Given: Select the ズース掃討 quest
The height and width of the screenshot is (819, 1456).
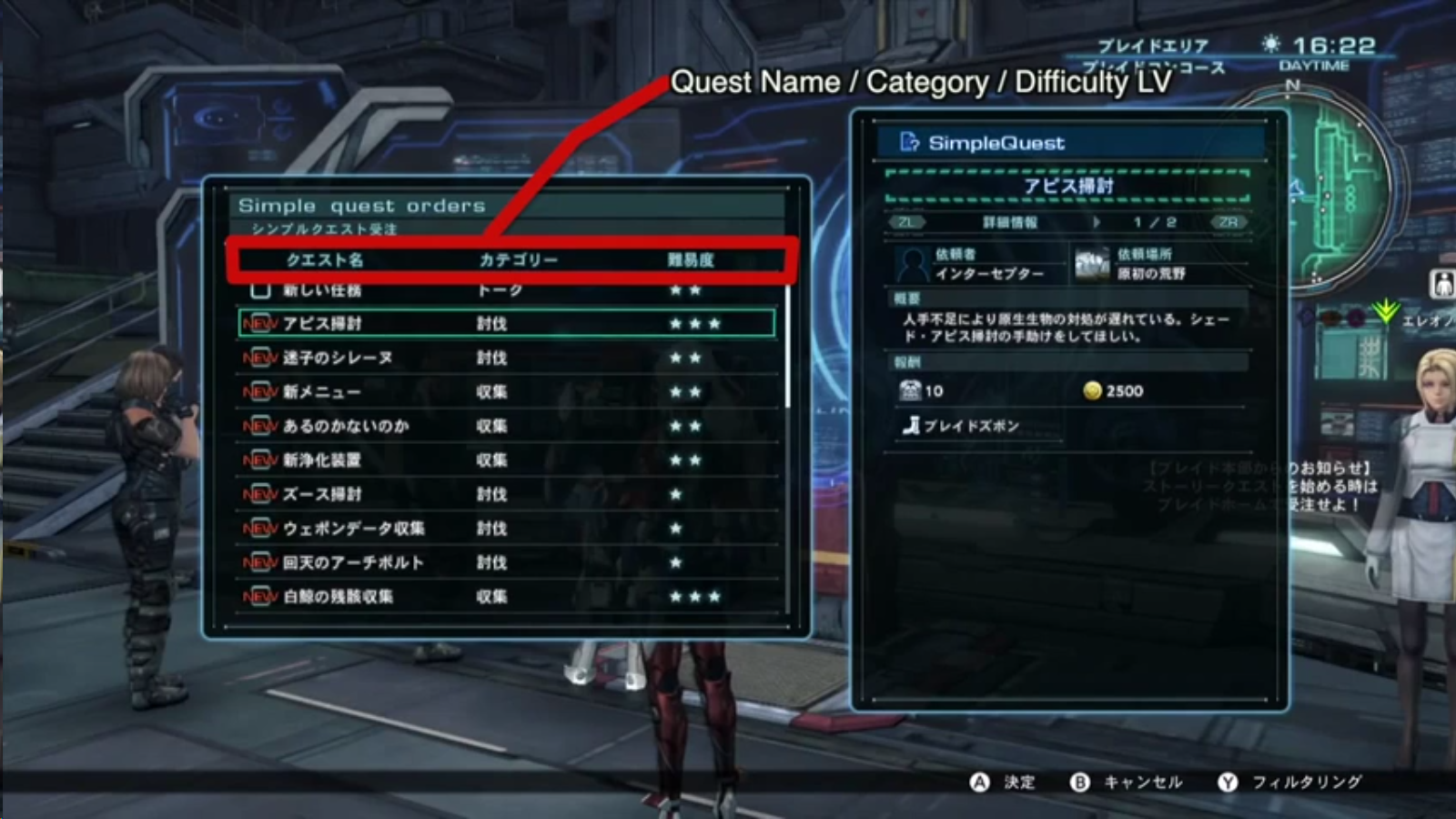Looking at the screenshot, I should [321, 494].
